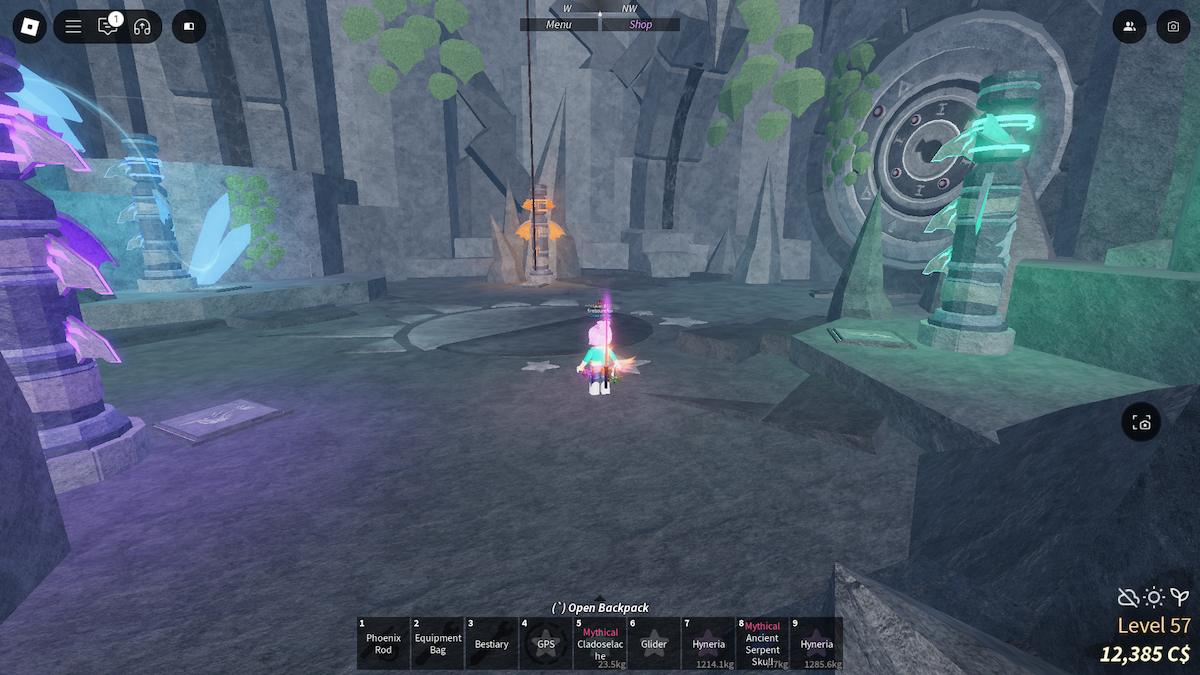Image resolution: width=1200 pixels, height=675 pixels.
Task: Click the headphones icon
Action: point(141,27)
